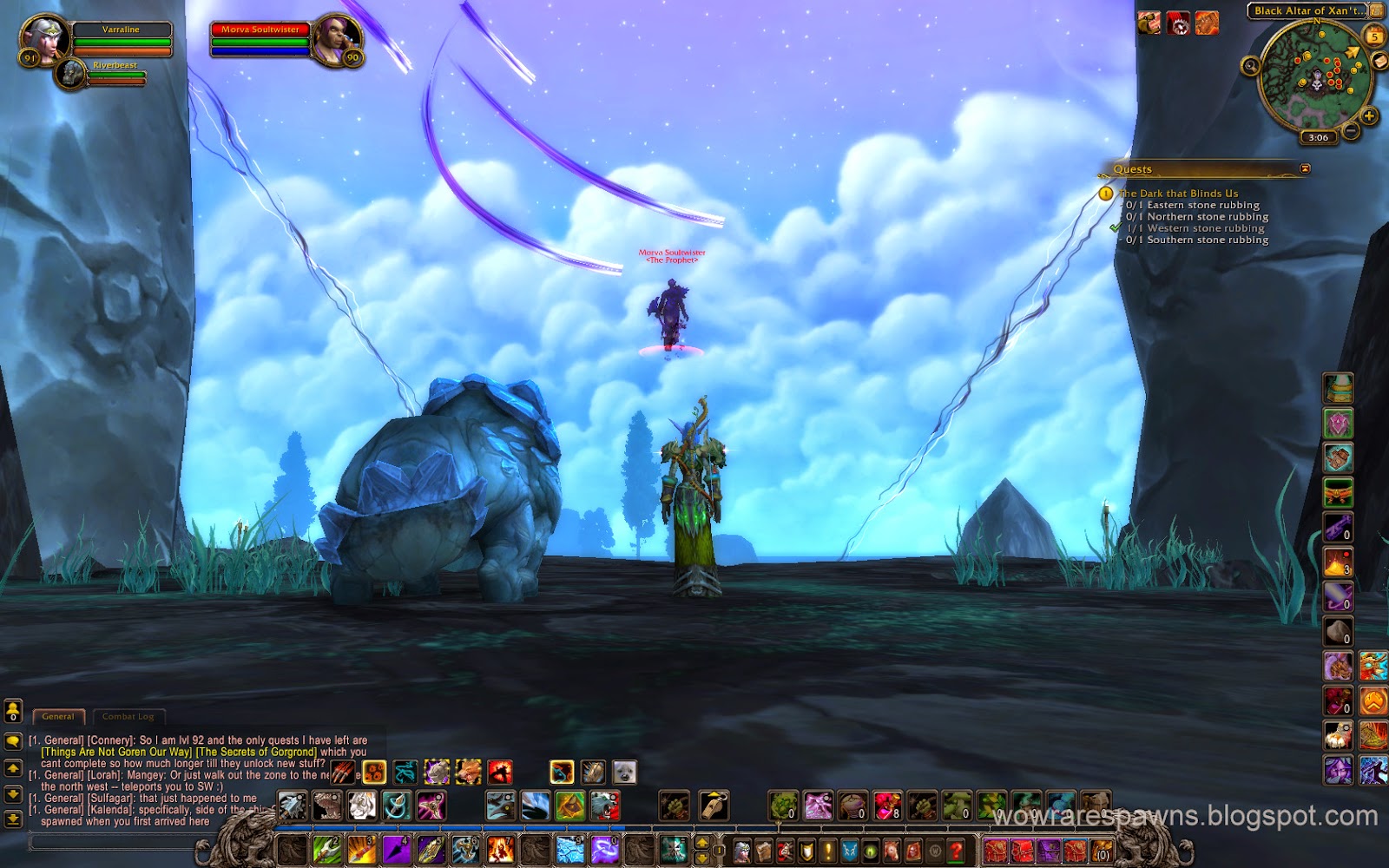Collapse the Quests objective tracker
This screenshot has height=868, width=1389.
click(x=1305, y=169)
